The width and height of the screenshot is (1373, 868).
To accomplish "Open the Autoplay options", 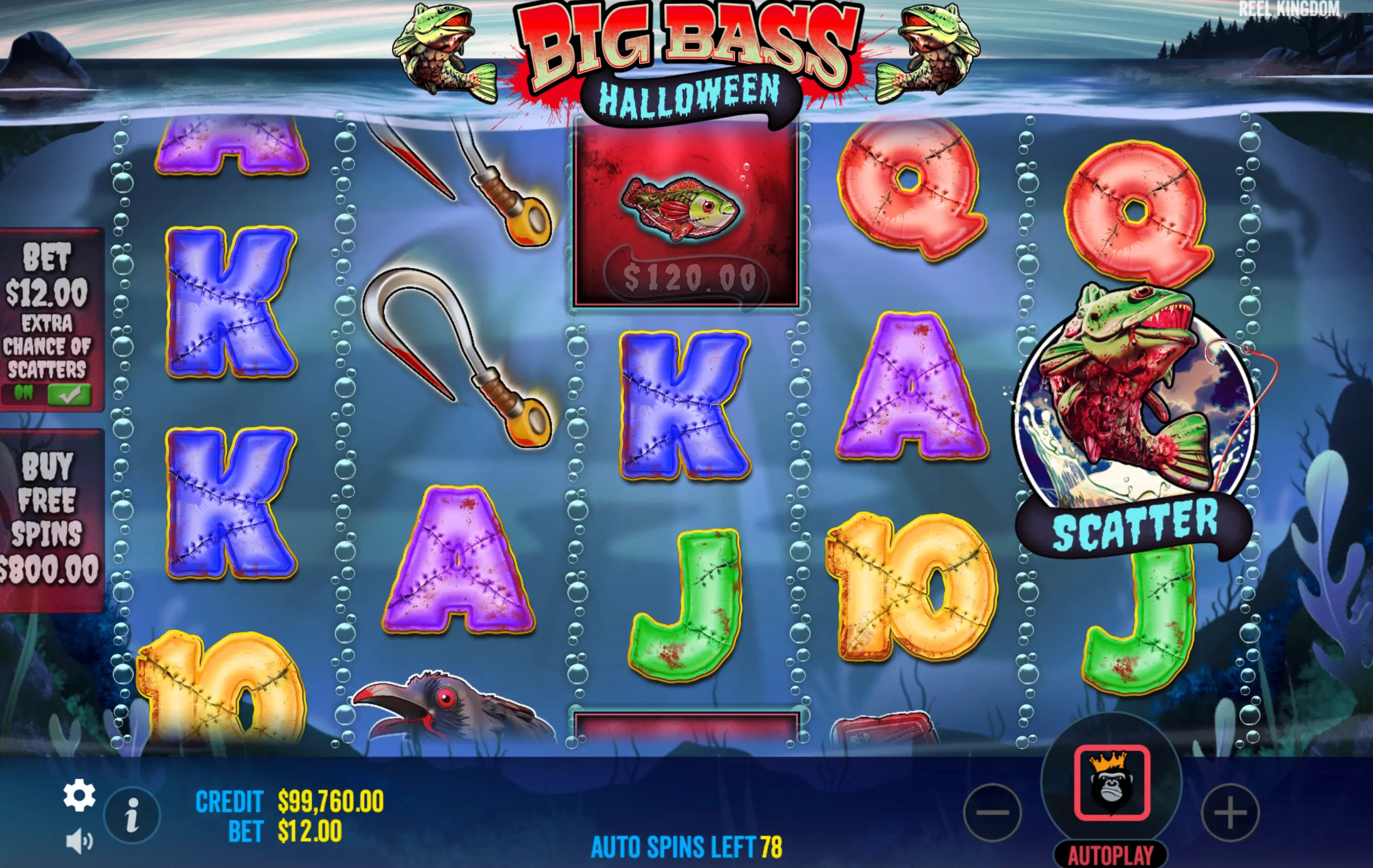I will [x=1110, y=855].
